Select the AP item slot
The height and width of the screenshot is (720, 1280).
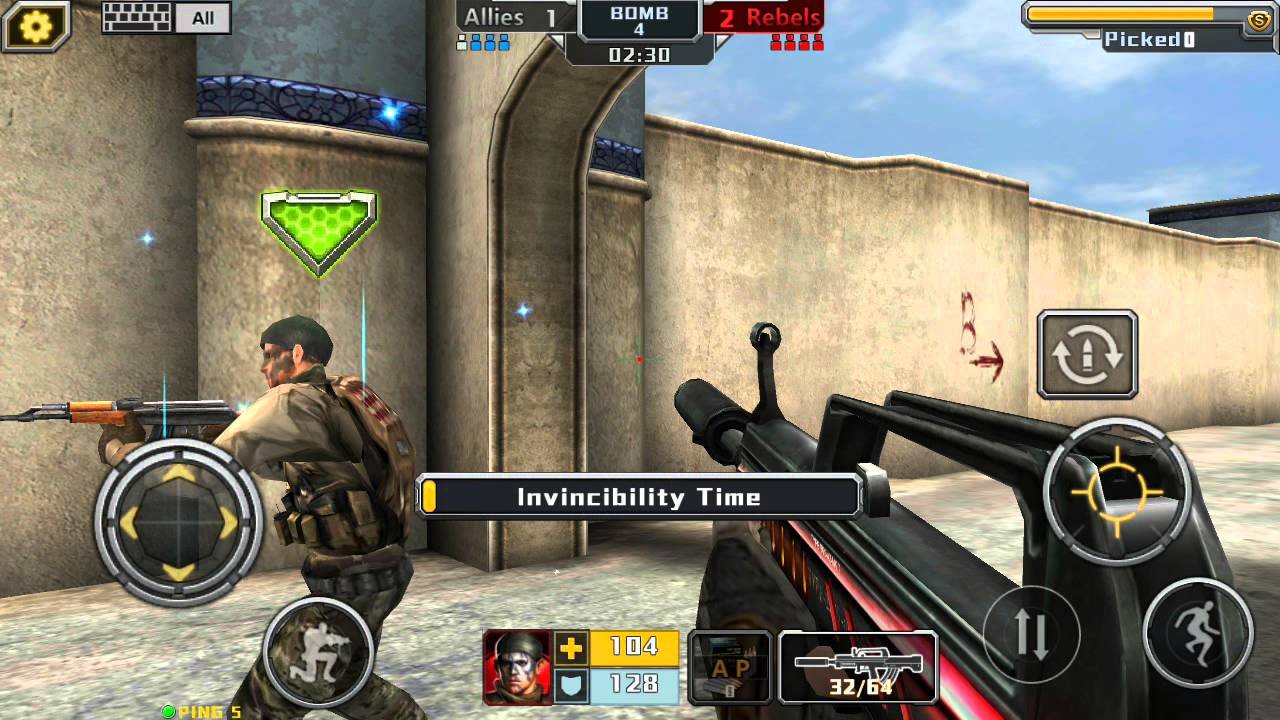[x=730, y=667]
